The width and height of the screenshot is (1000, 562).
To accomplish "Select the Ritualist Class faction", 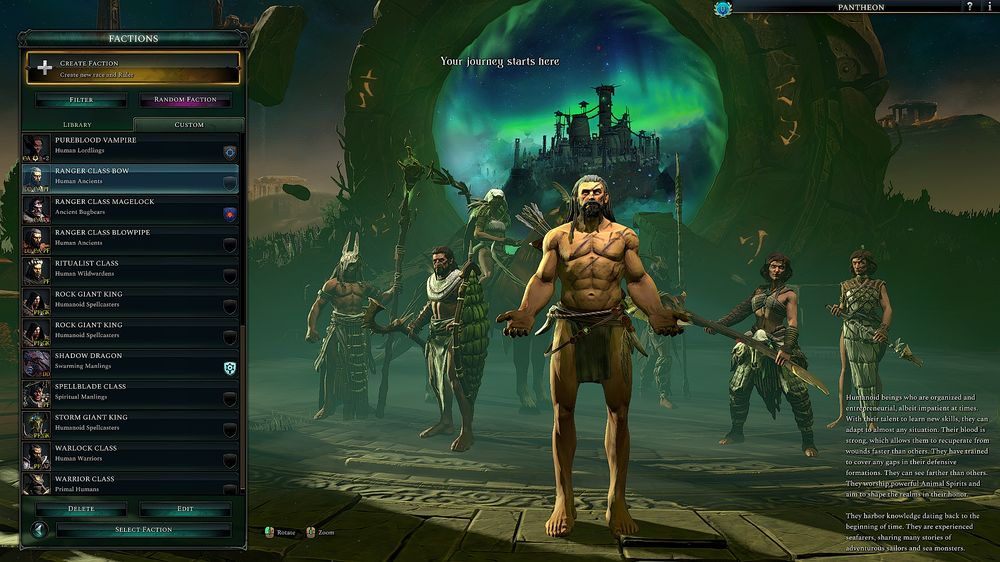I will point(130,270).
